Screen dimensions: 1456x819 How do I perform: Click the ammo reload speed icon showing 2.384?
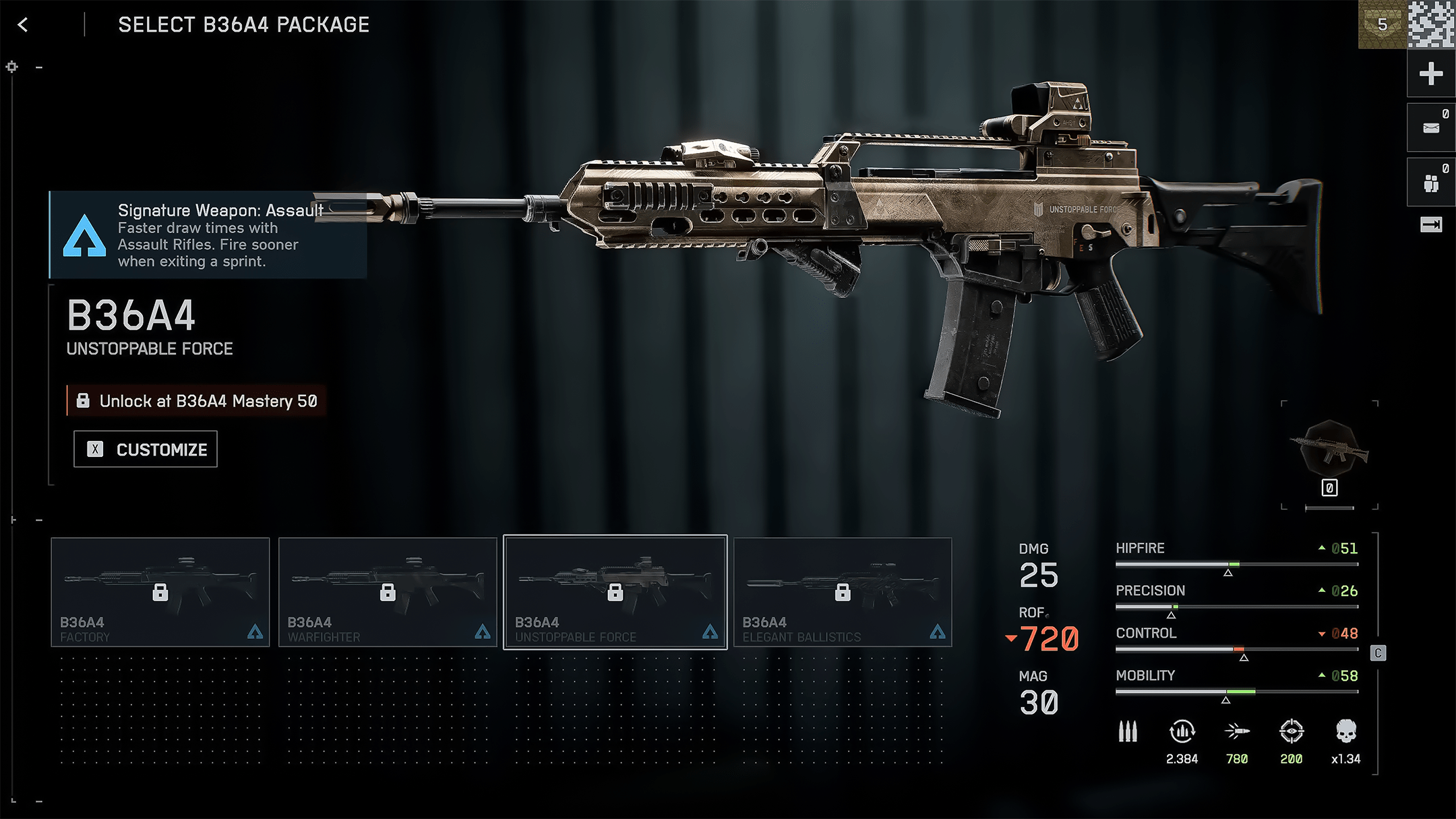pyautogui.click(x=1182, y=733)
